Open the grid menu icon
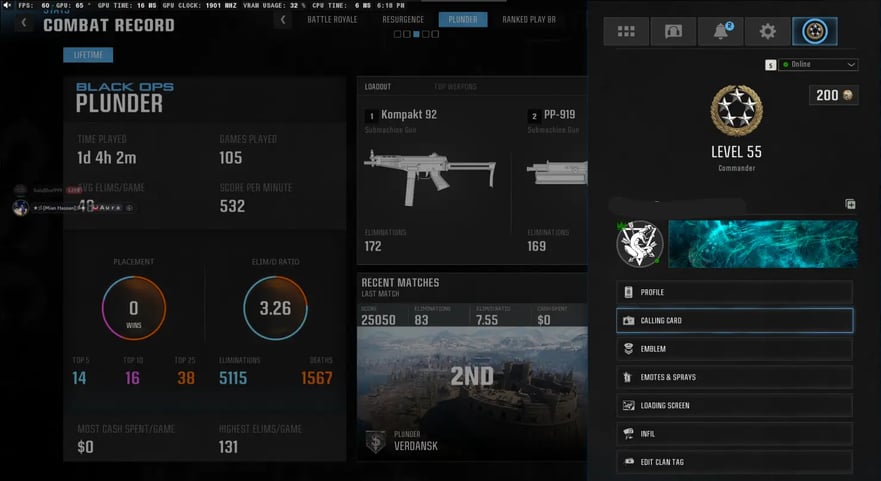This screenshot has height=481, width=881. point(626,31)
